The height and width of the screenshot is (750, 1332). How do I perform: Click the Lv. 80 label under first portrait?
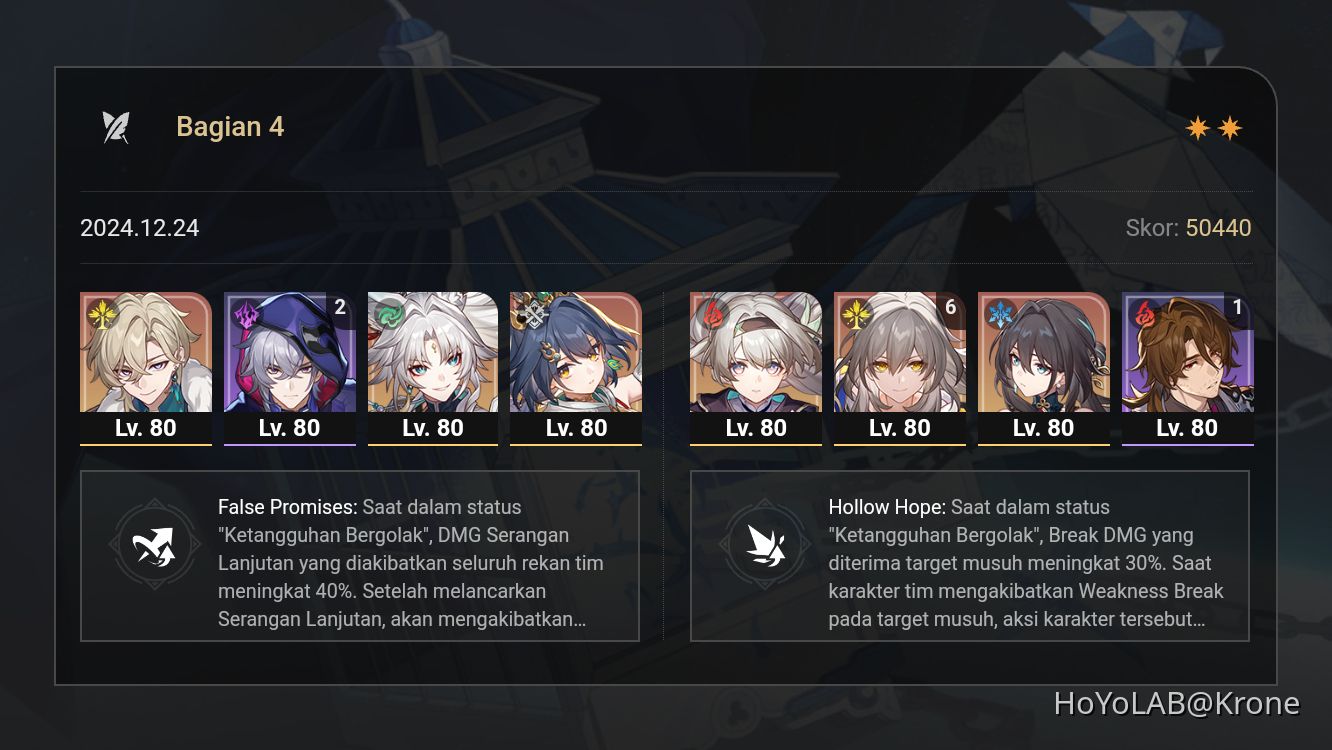pos(145,428)
